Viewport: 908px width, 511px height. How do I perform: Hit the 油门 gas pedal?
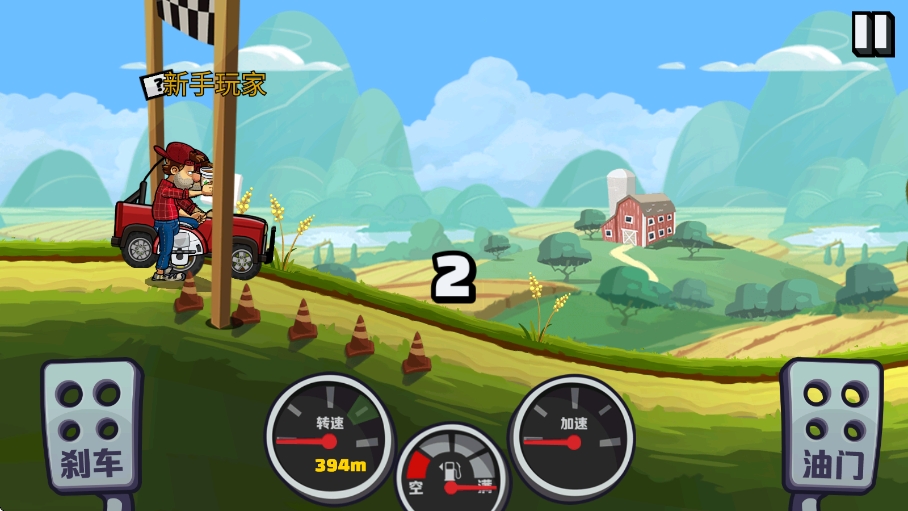[x=831, y=427]
